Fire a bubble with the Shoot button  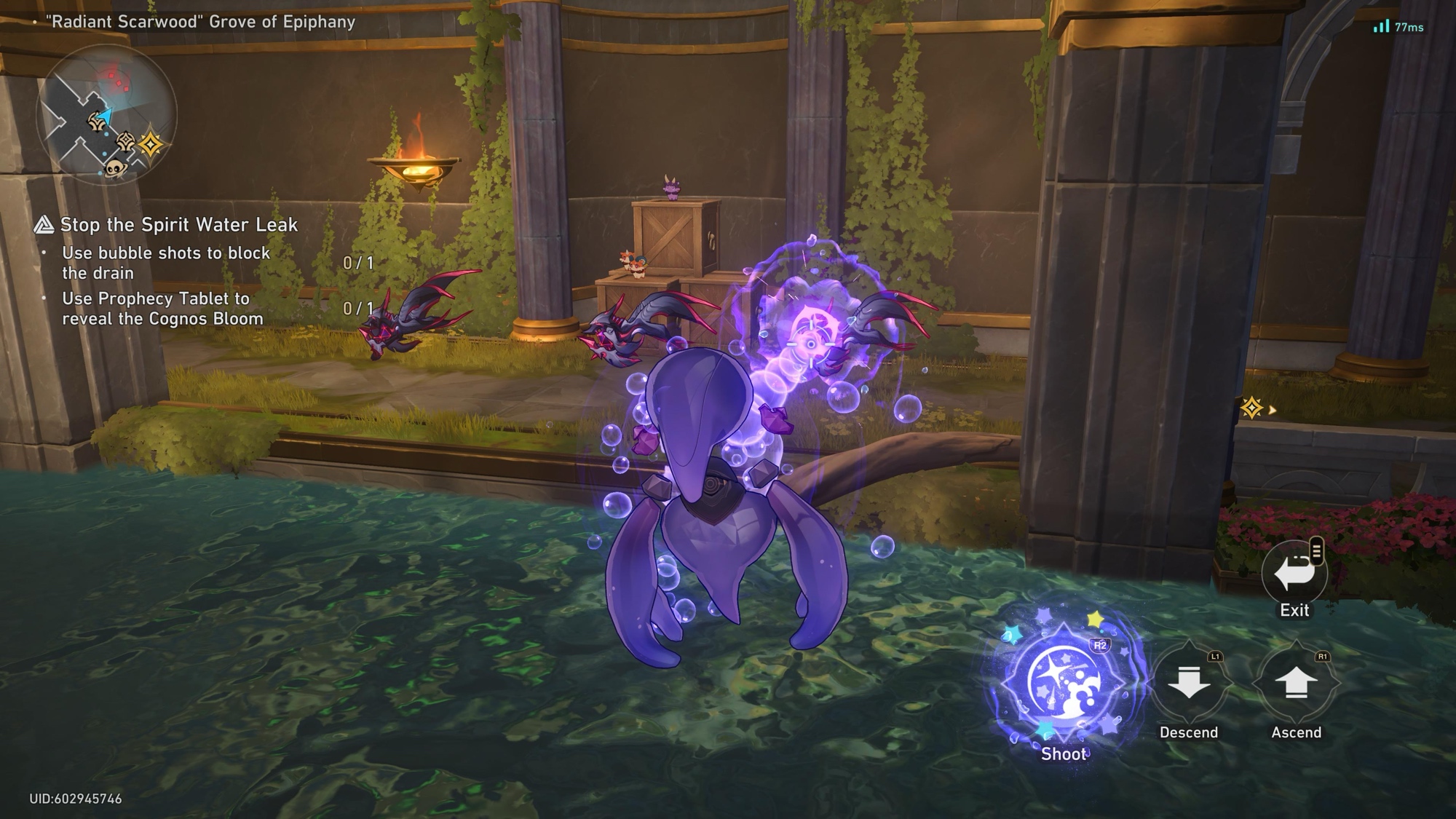click(1064, 684)
